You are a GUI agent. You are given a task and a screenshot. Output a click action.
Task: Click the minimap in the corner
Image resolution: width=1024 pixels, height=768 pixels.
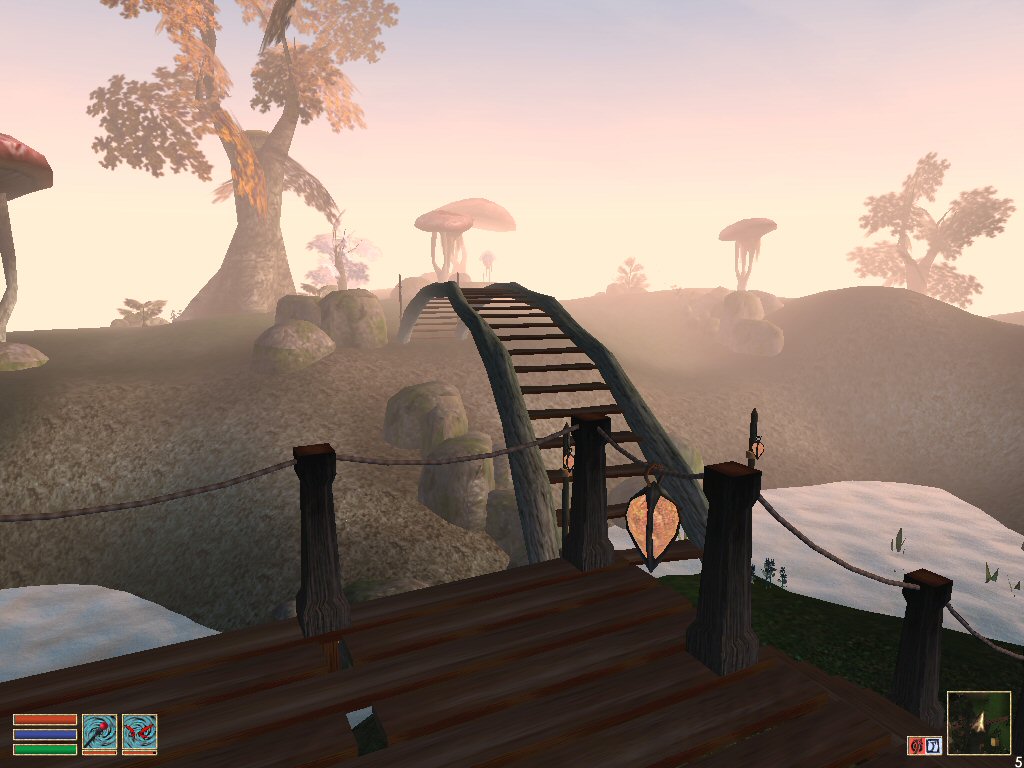tap(978, 723)
